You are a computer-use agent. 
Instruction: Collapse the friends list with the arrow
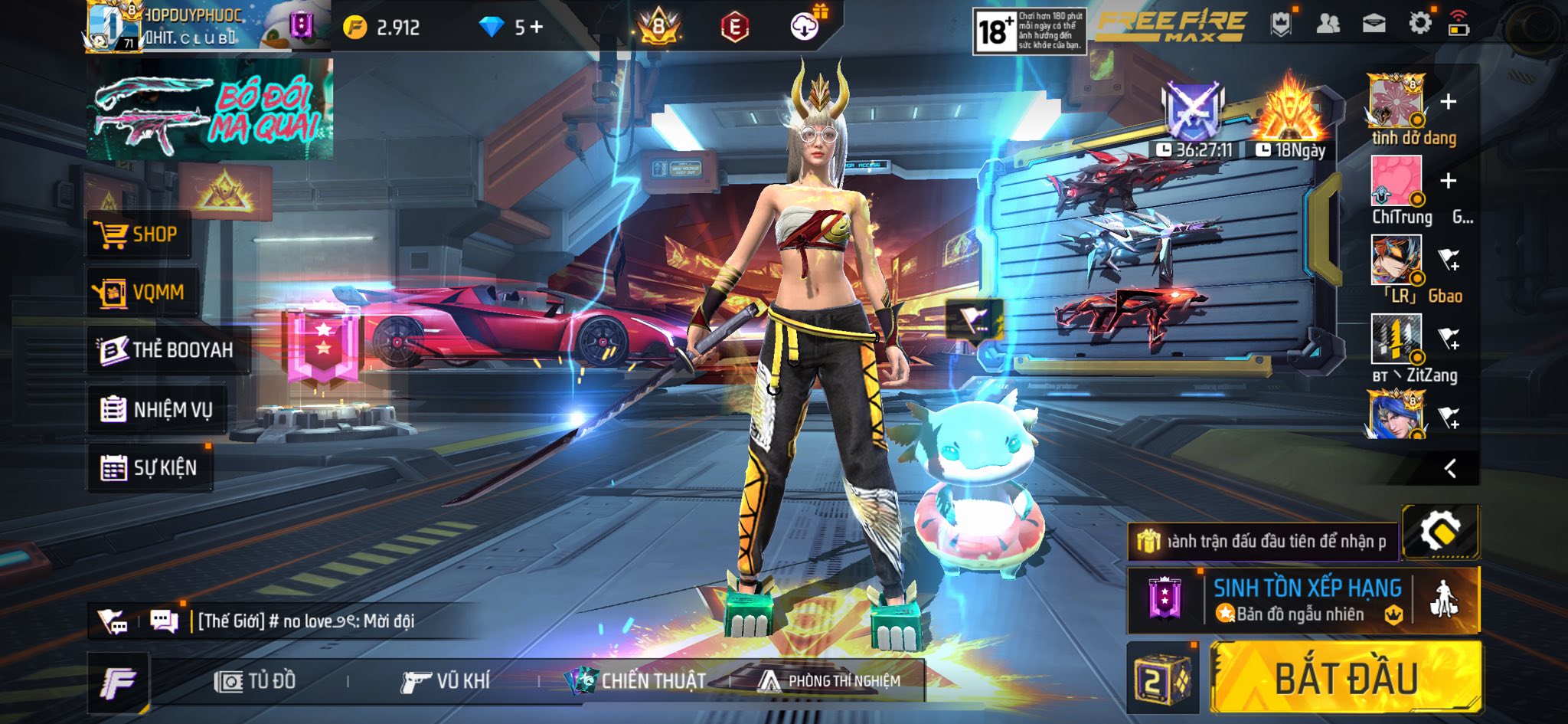click(1450, 468)
